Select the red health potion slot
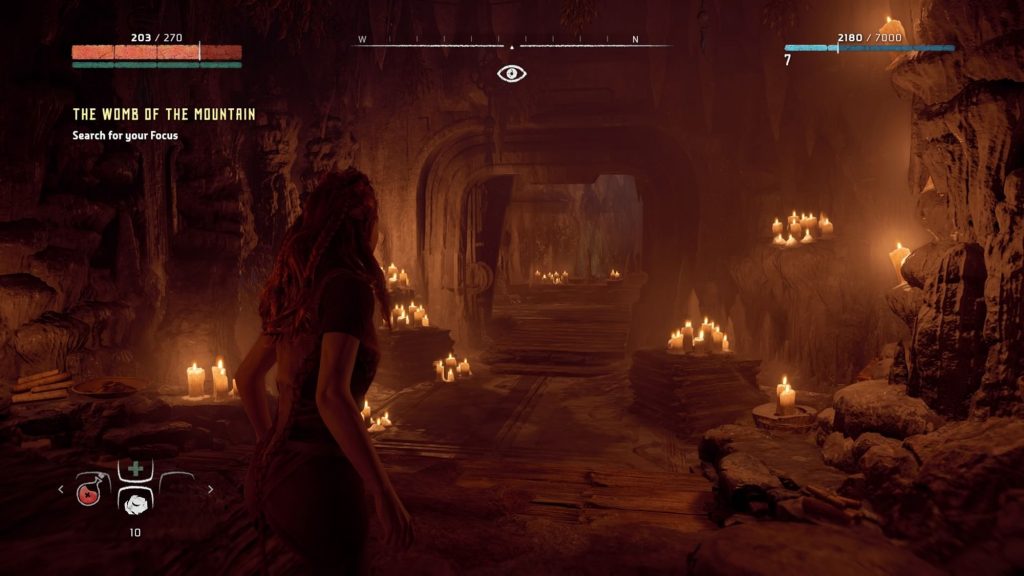 91,490
